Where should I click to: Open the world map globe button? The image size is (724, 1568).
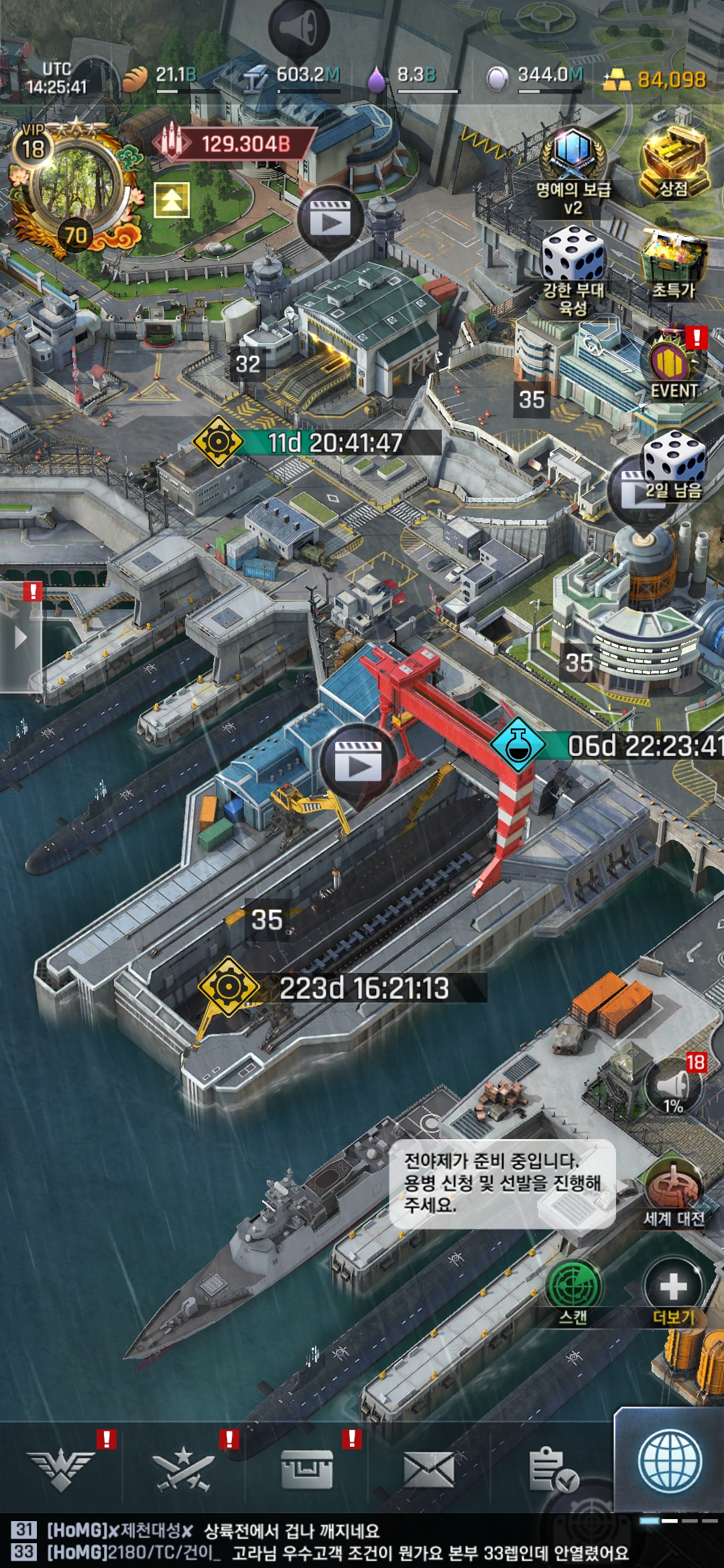(x=670, y=1461)
